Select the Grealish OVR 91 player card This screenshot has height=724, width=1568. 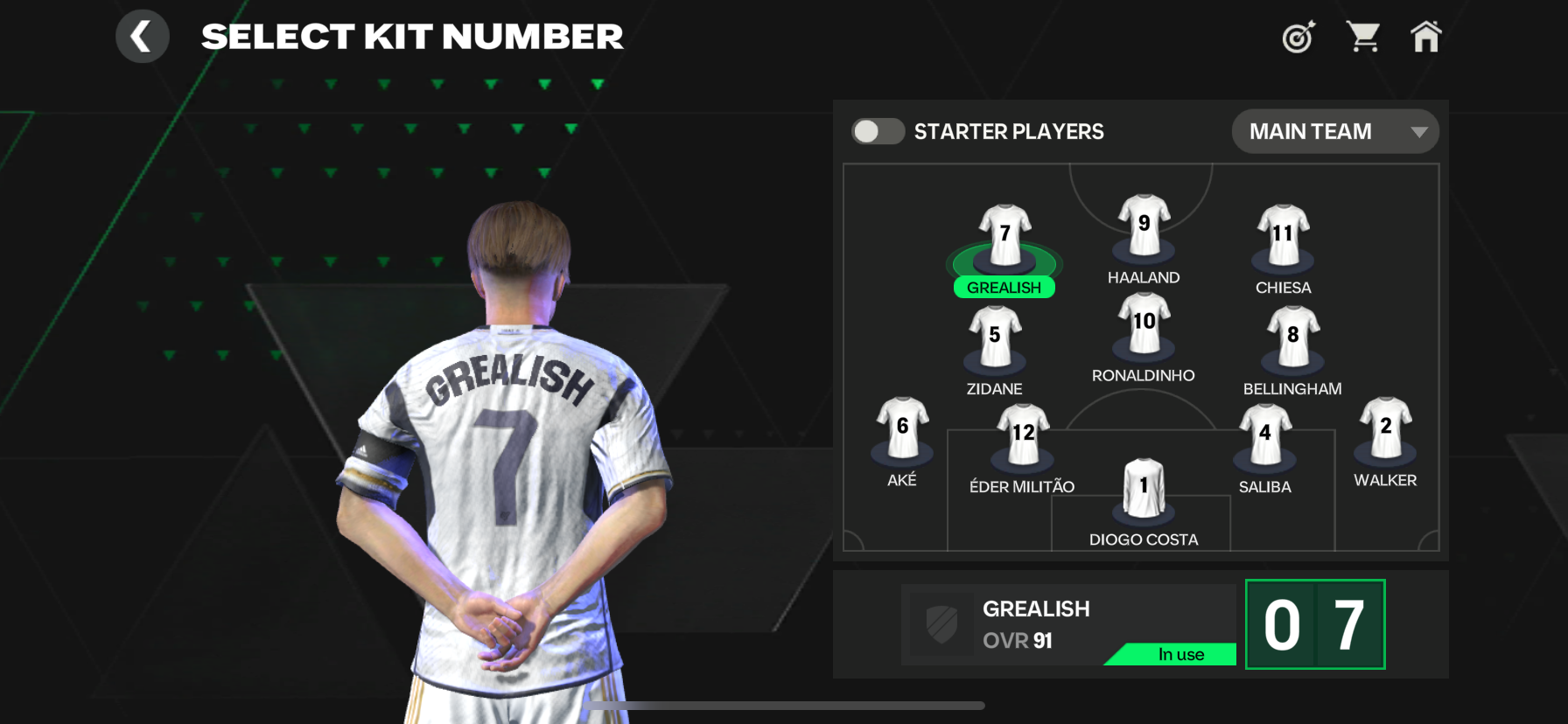coord(1067,624)
